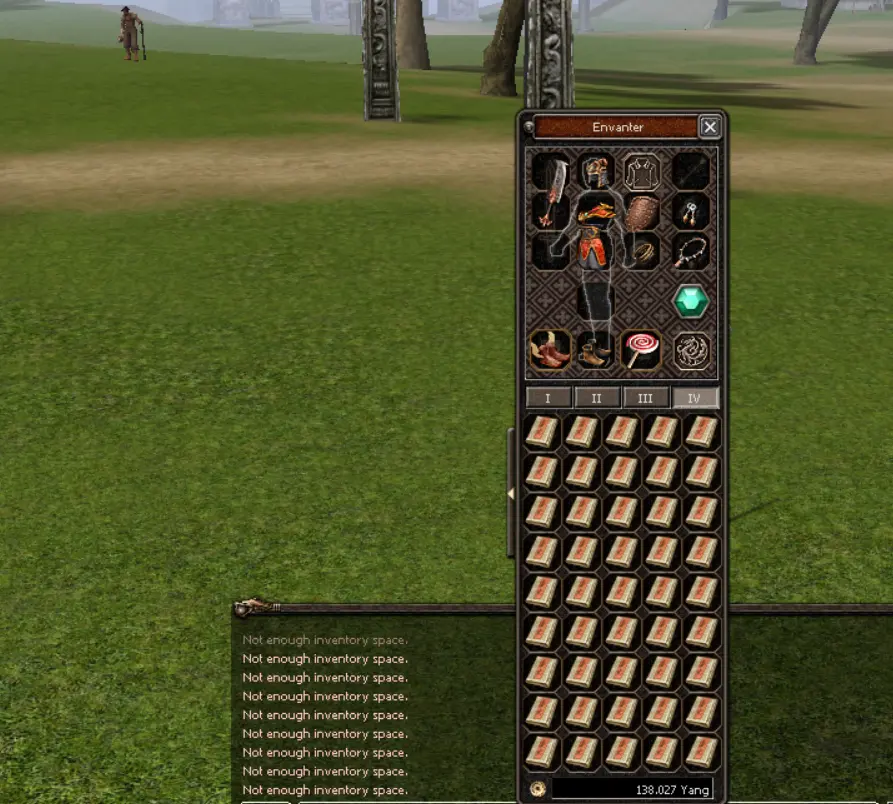
Task: Select the equipped earrings slot
Action: click(x=691, y=211)
